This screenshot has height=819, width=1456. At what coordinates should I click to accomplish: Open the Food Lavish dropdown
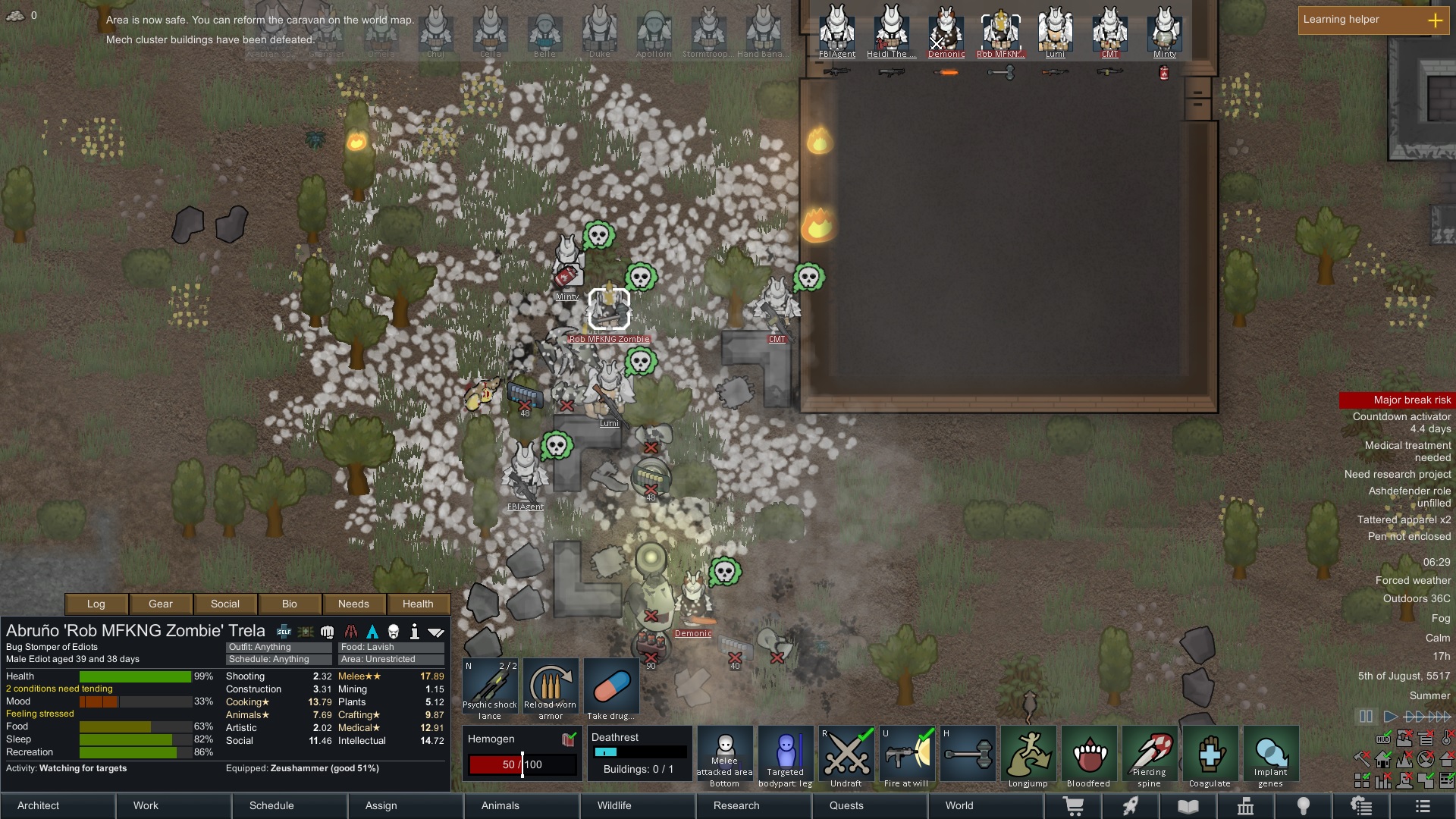tap(391, 647)
